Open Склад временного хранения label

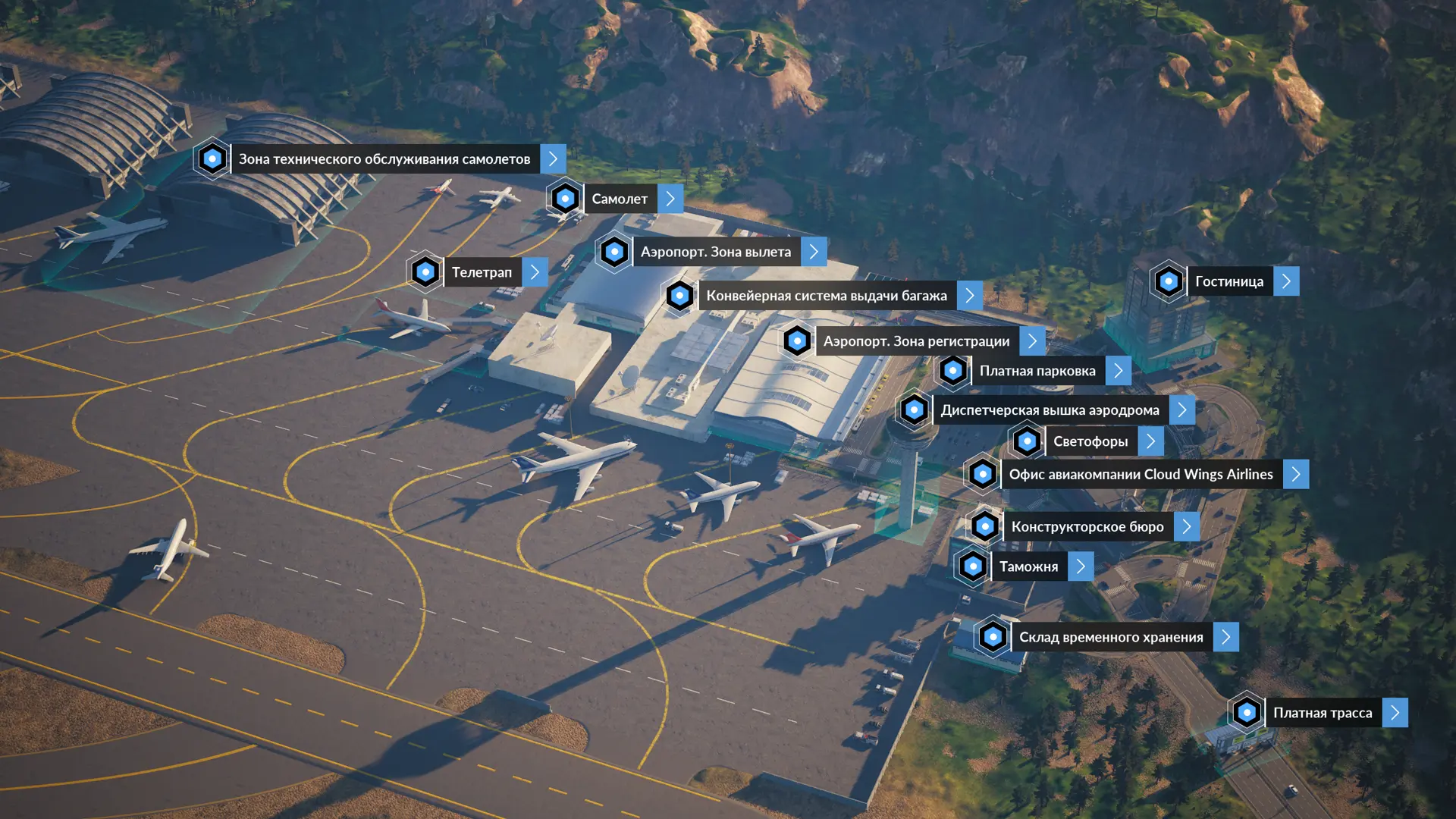(1110, 637)
